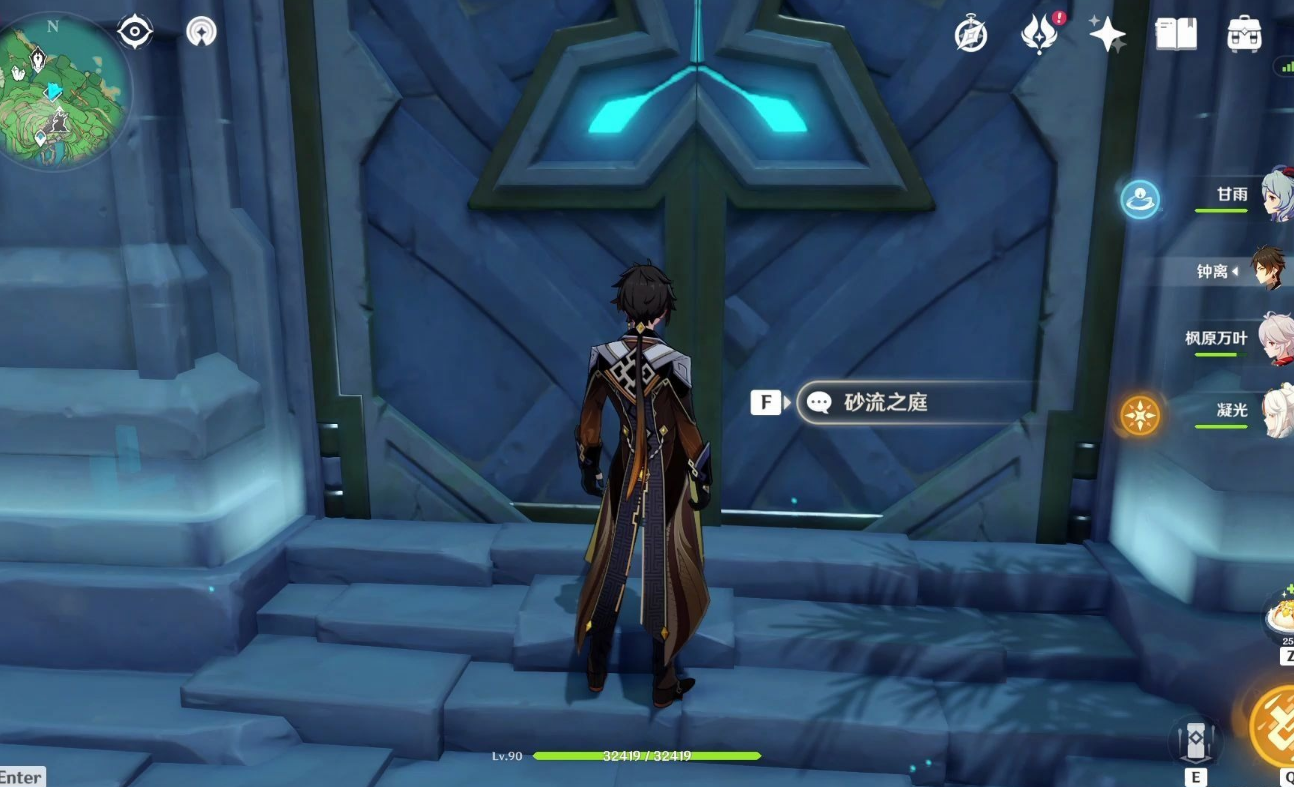Open the circular minimap
The width and height of the screenshot is (1294, 787).
(62, 90)
